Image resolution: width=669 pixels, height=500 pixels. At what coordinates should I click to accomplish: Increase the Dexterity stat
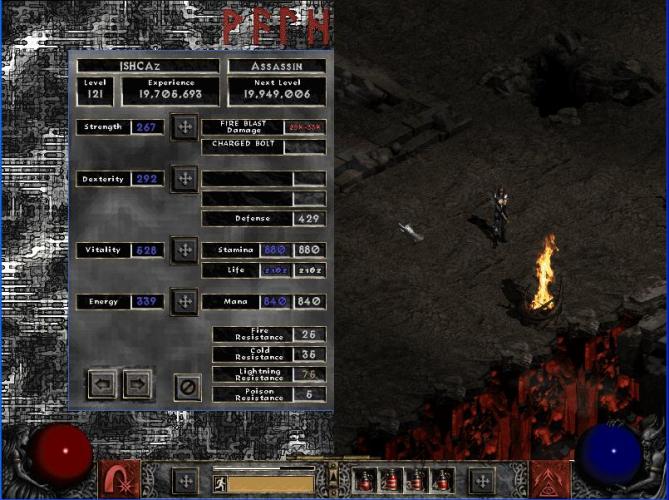coord(184,179)
